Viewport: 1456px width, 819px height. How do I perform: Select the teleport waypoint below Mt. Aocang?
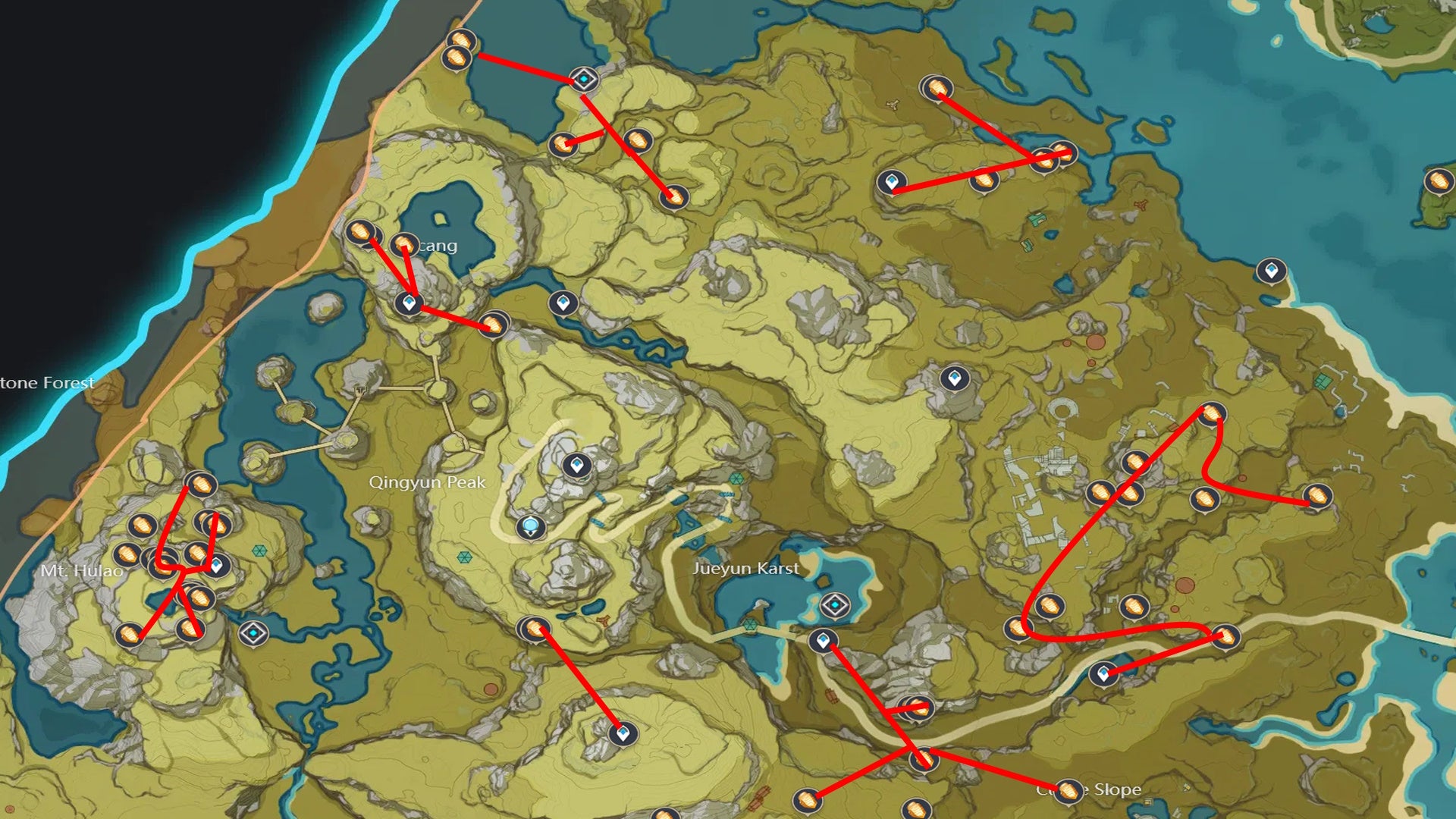pyautogui.click(x=408, y=306)
